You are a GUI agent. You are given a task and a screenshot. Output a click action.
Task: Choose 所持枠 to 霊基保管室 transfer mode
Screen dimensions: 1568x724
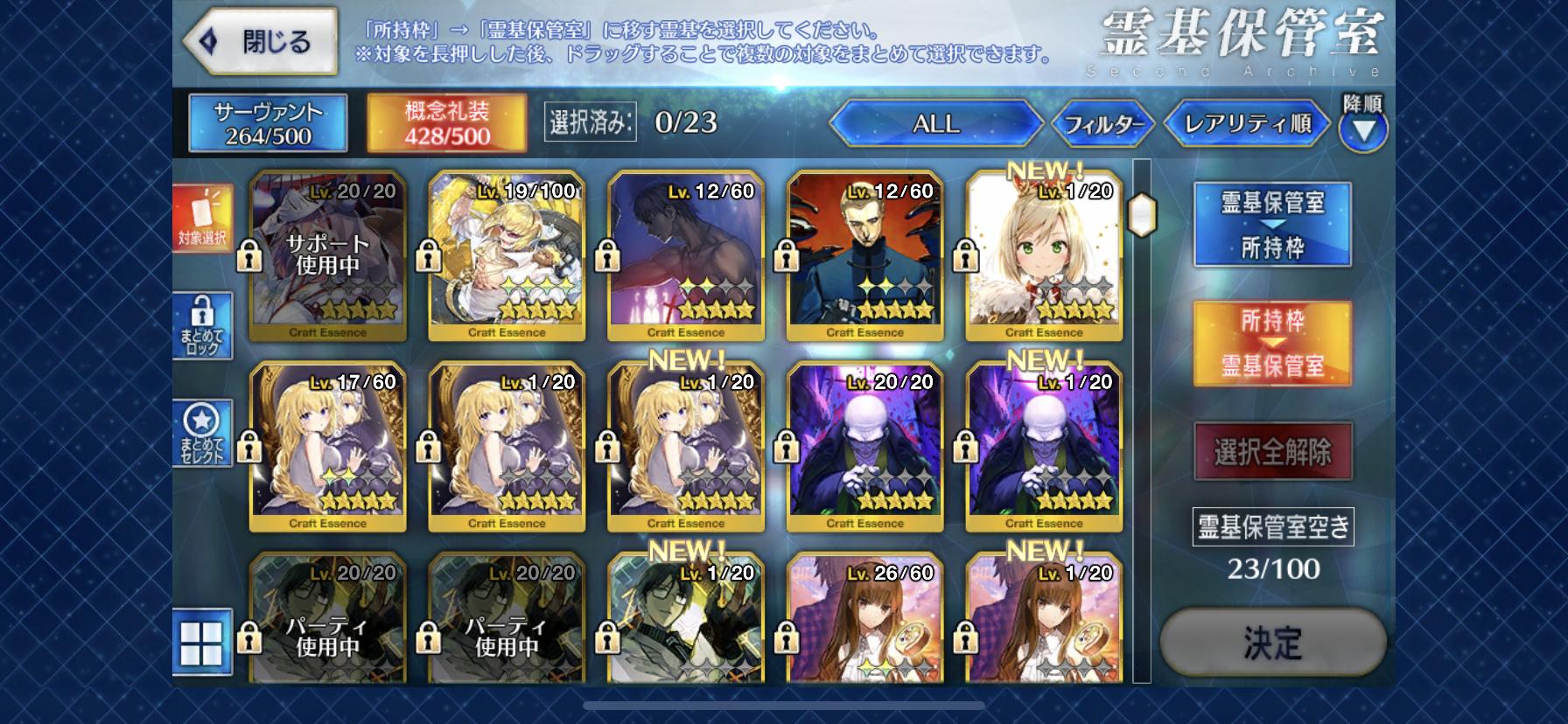1272,343
